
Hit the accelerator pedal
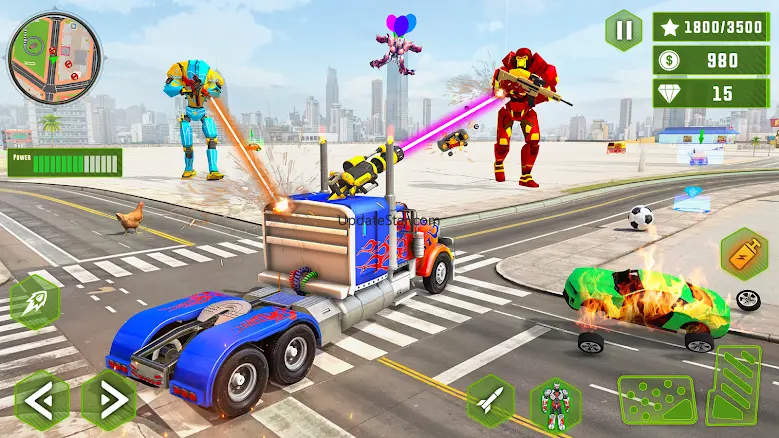(x=735, y=385)
